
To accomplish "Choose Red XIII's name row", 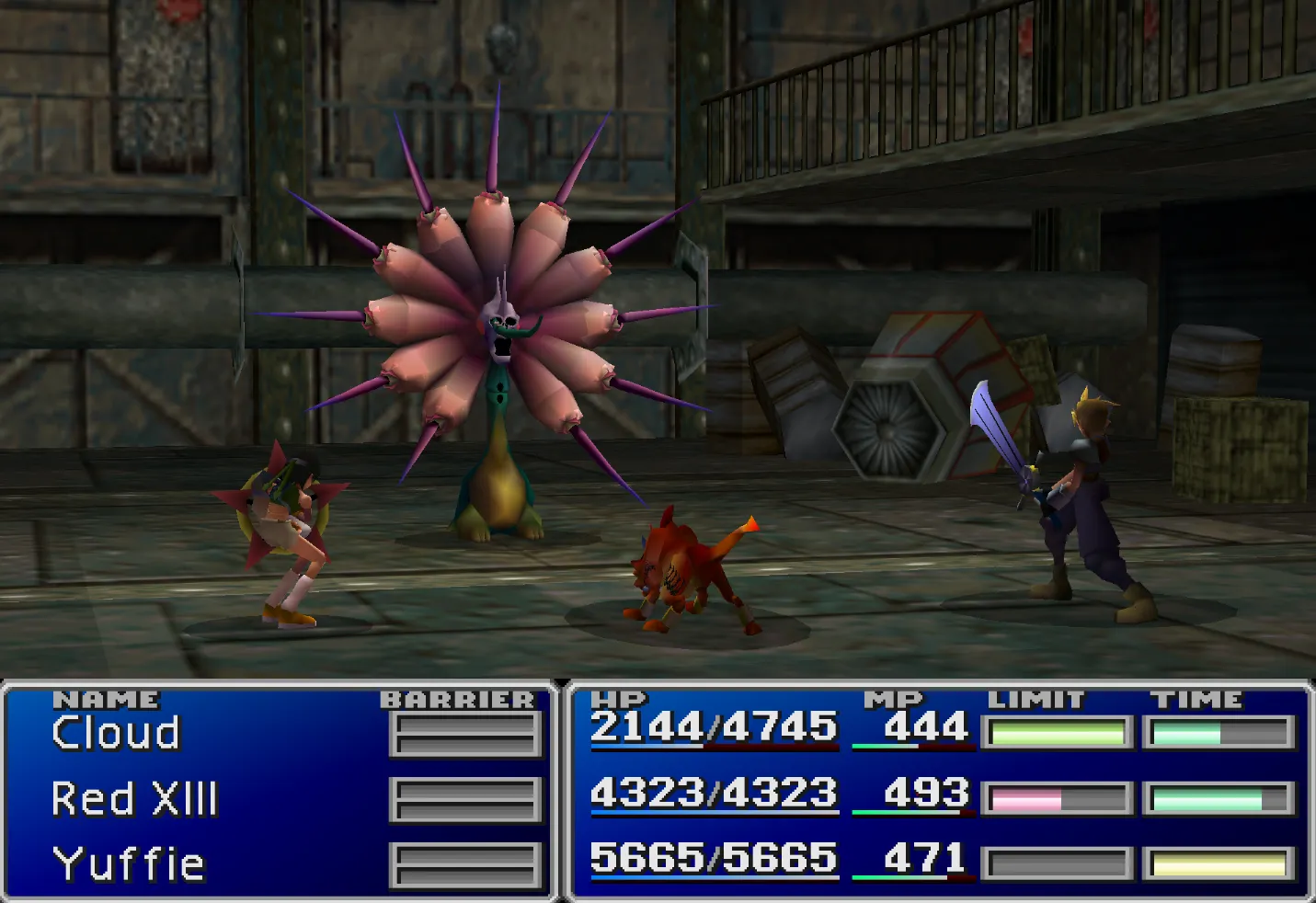I will pos(134,798).
